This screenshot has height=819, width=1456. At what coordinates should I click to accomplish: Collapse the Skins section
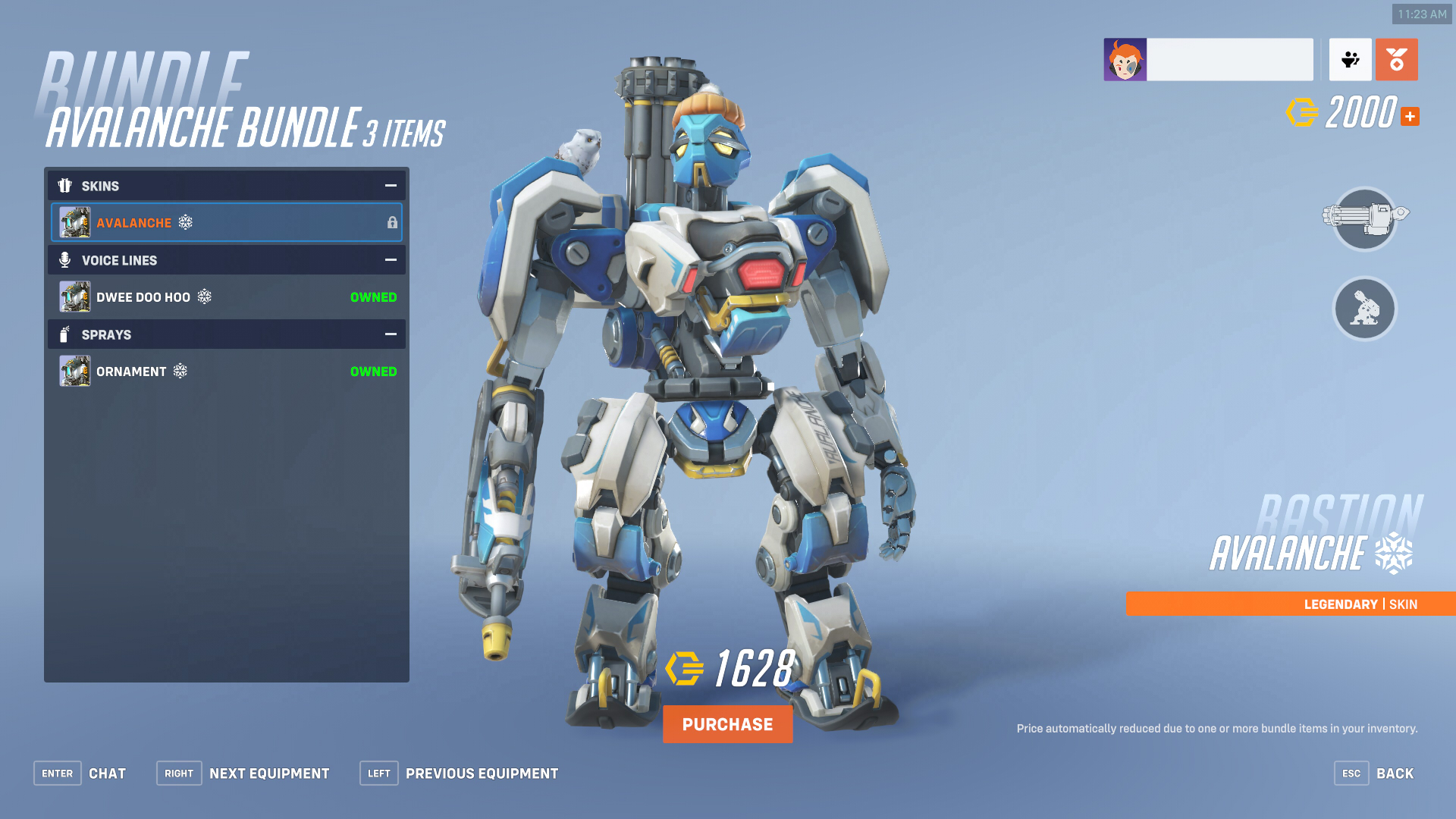point(390,185)
